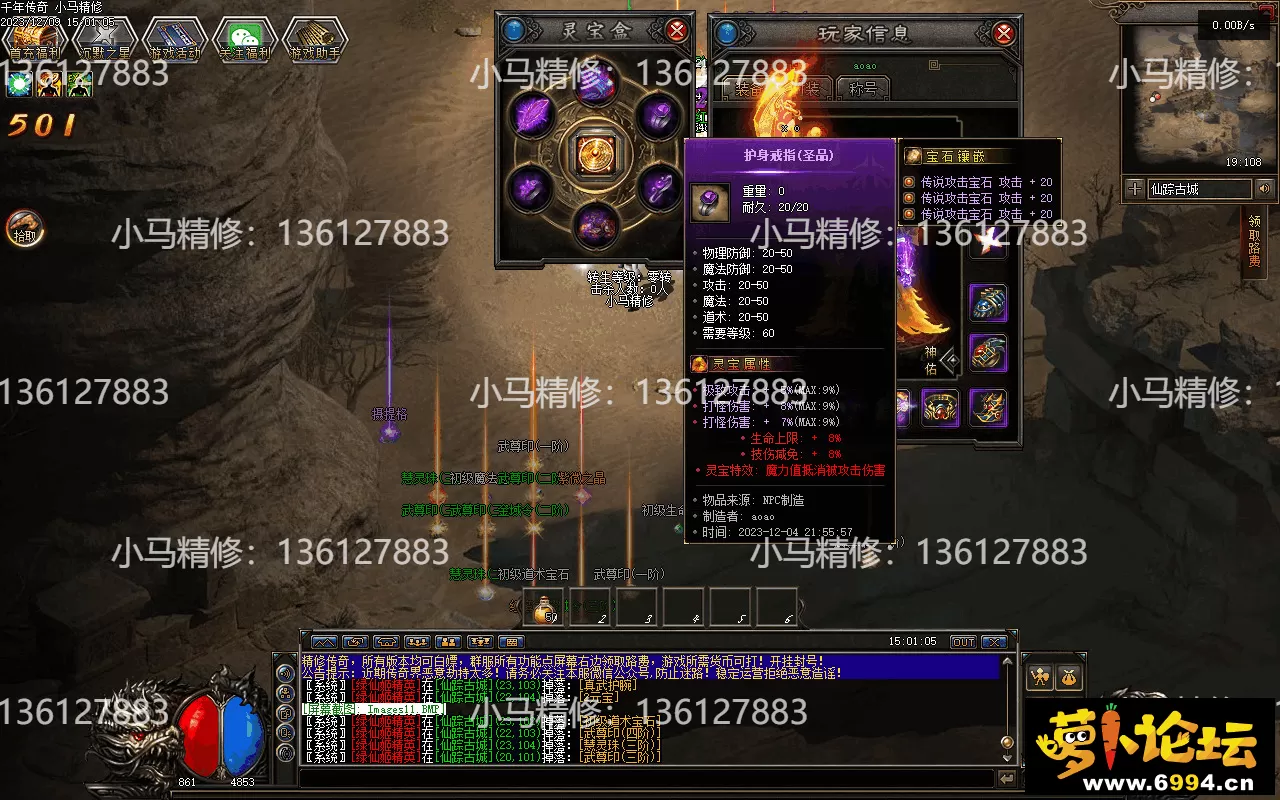This screenshot has width=1280, height=800.
Task: Claim travel money via 领取路费
Action: pyautogui.click(x=1254, y=242)
